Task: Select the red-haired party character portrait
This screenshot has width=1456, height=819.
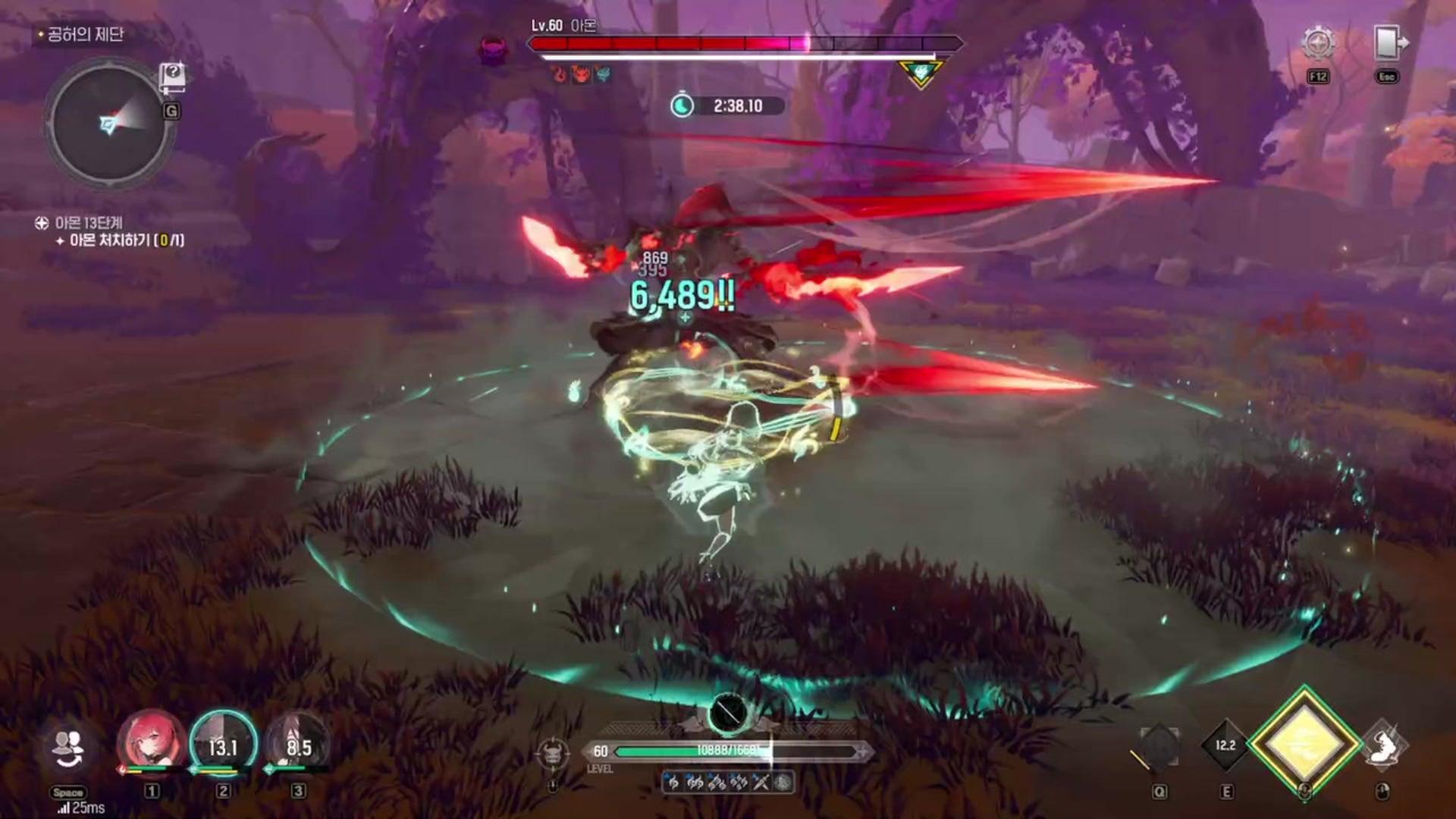Action: [150, 745]
